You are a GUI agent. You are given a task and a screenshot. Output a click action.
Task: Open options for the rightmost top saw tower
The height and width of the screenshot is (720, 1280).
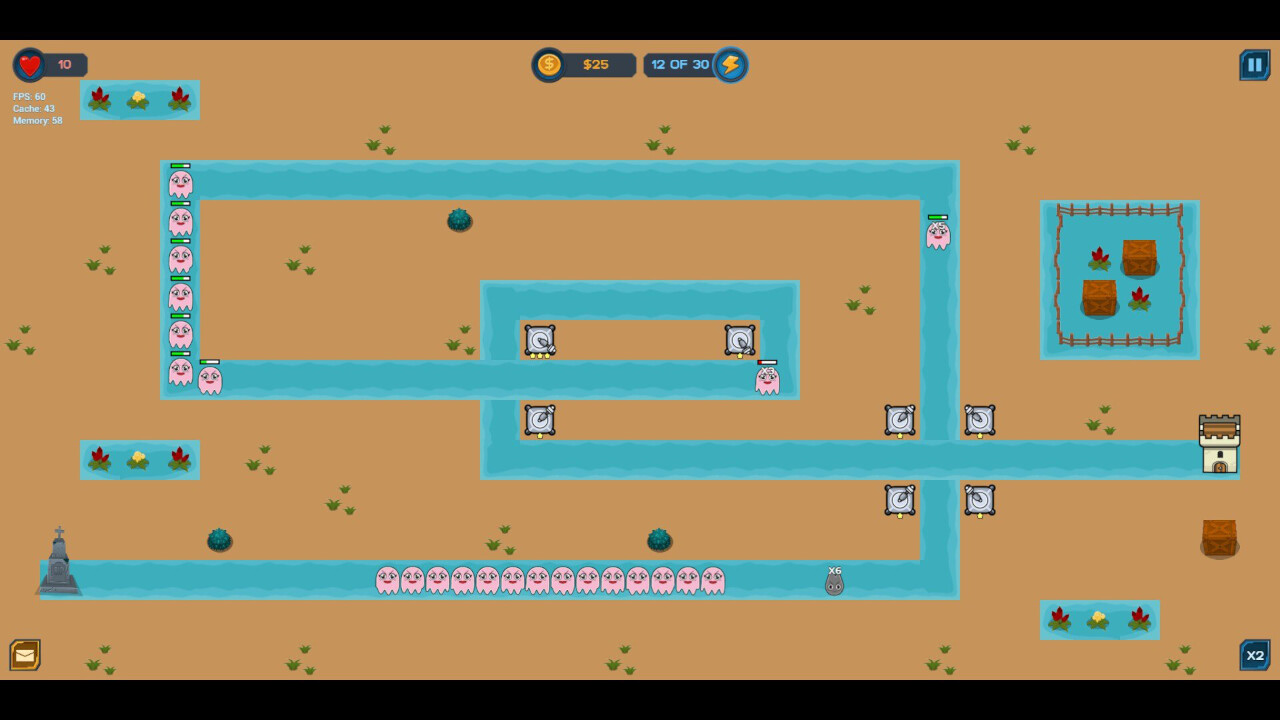point(979,421)
